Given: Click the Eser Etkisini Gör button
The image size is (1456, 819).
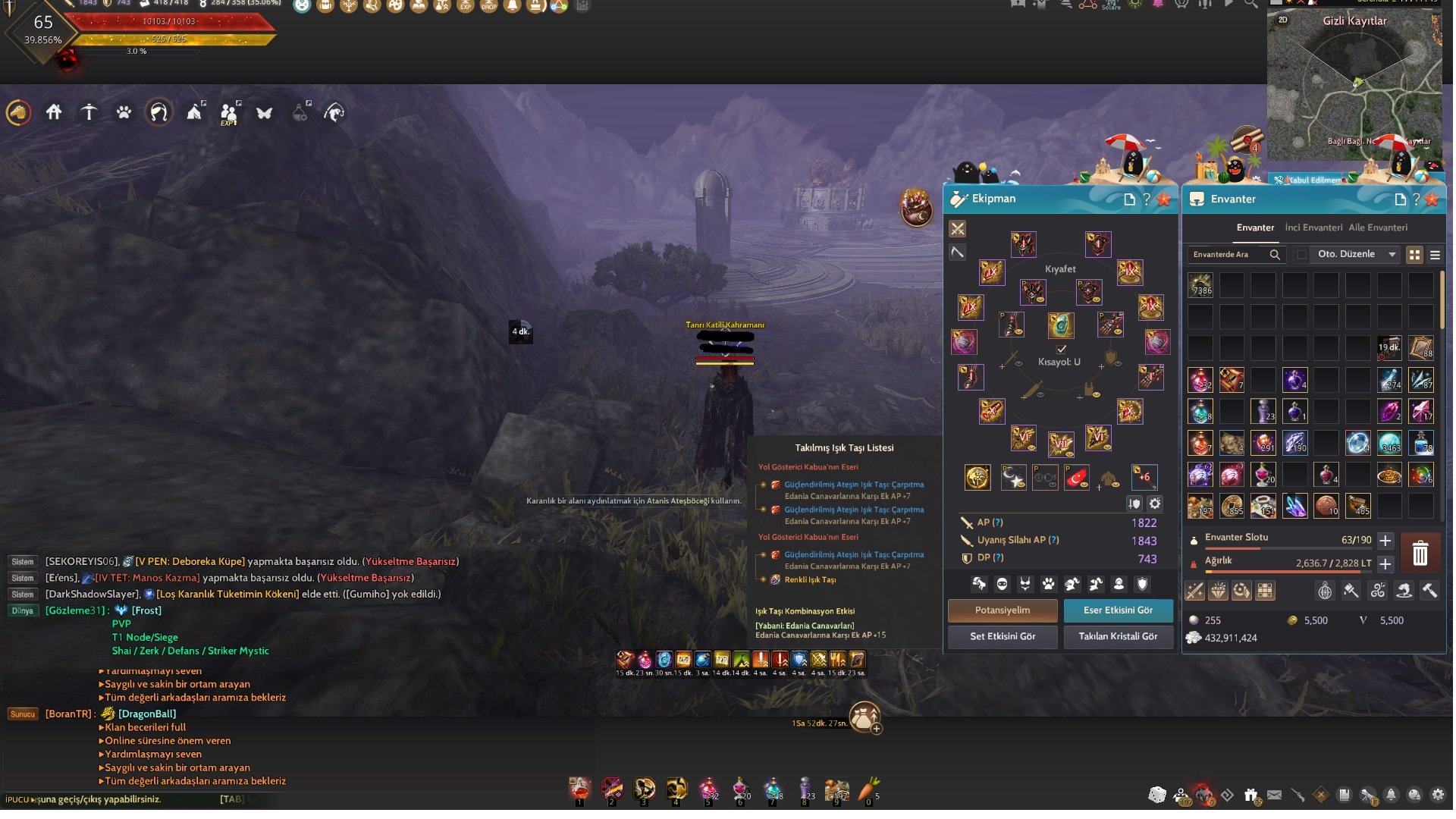Looking at the screenshot, I should point(1118,610).
